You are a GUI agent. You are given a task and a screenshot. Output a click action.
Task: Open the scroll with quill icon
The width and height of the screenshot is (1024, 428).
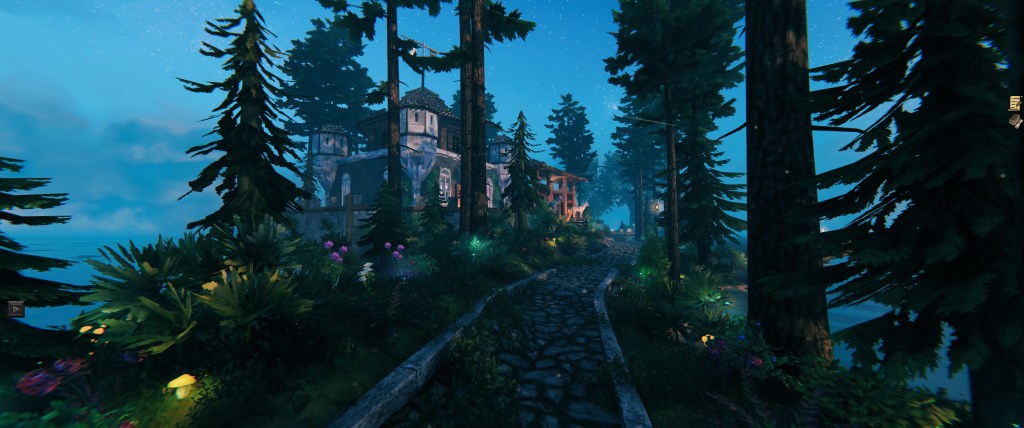click(x=1015, y=102)
